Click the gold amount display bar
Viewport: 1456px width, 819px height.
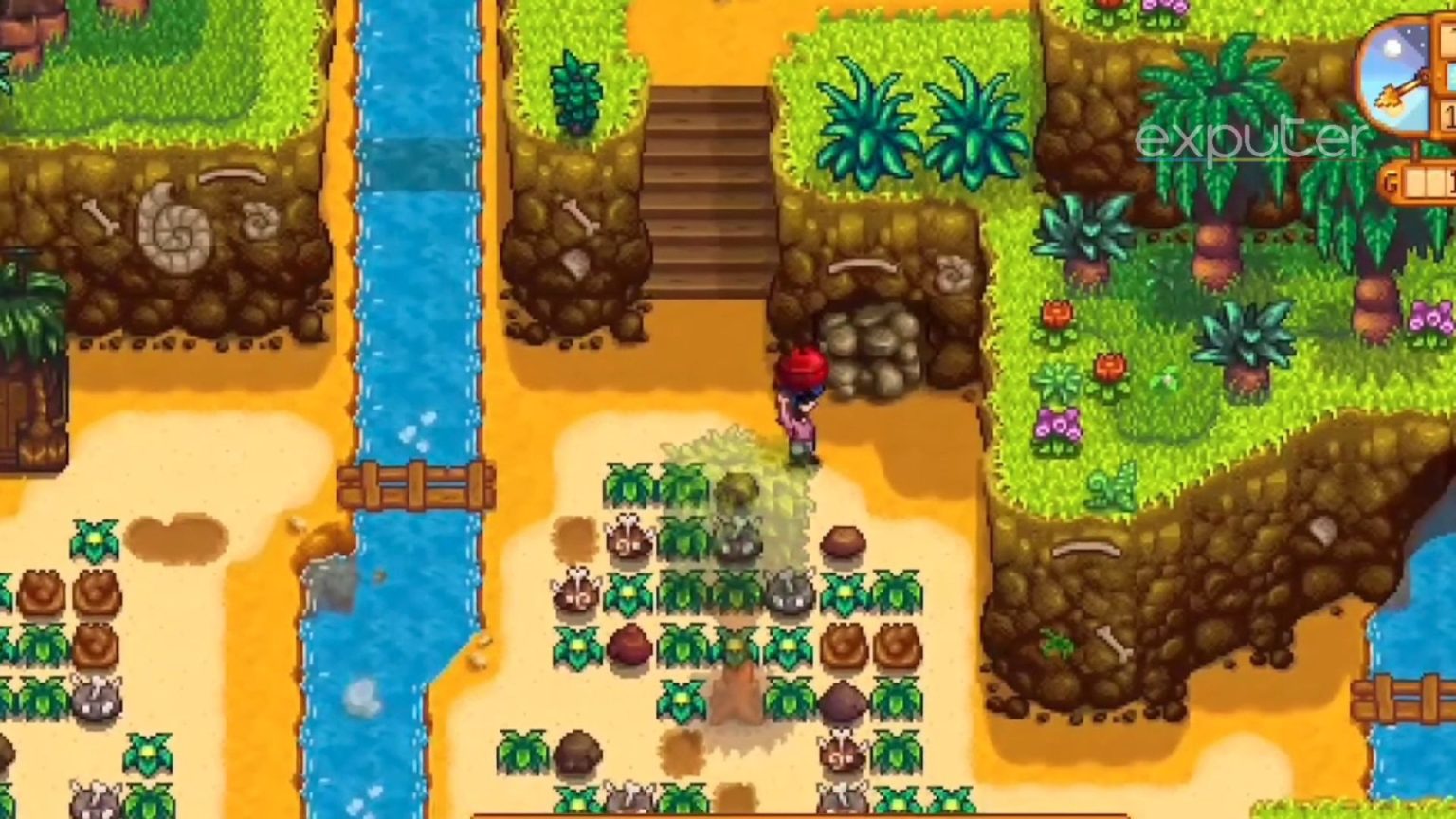point(1427,180)
